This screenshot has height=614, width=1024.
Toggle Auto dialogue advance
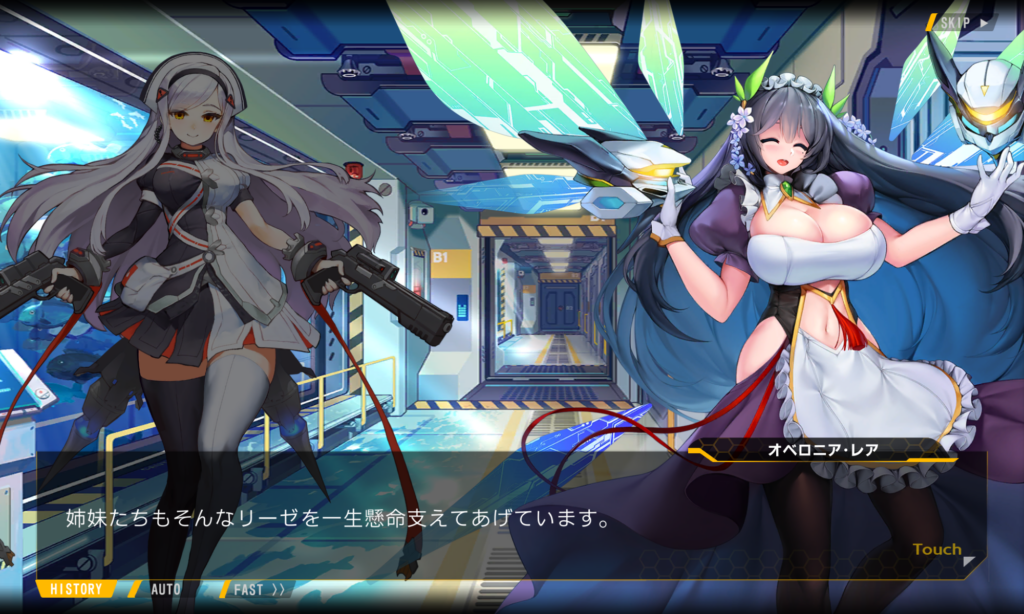coord(164,589)
